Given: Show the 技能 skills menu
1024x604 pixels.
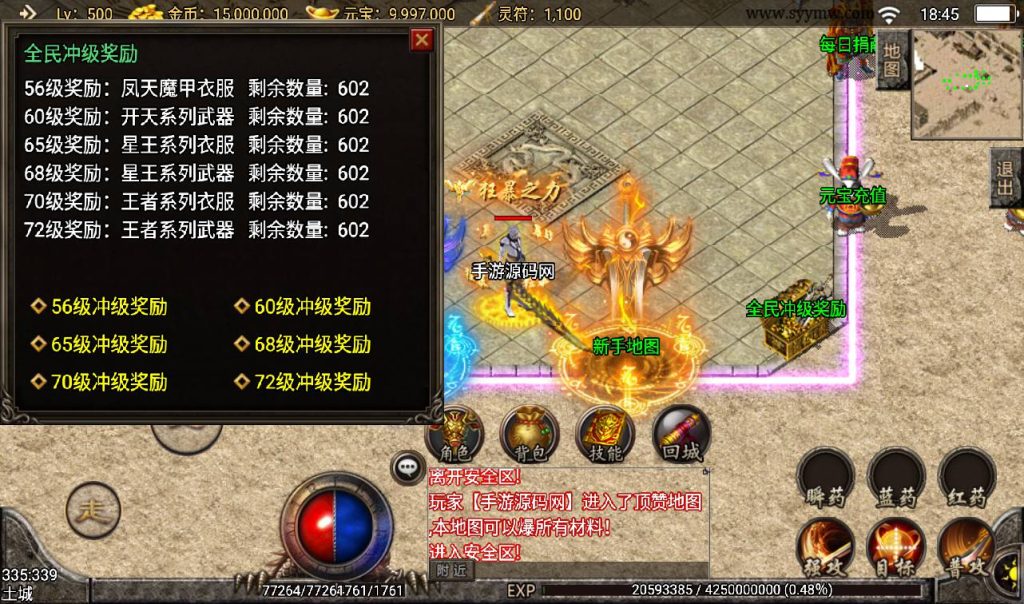Looking at the screenshot, I should point(606,434).
